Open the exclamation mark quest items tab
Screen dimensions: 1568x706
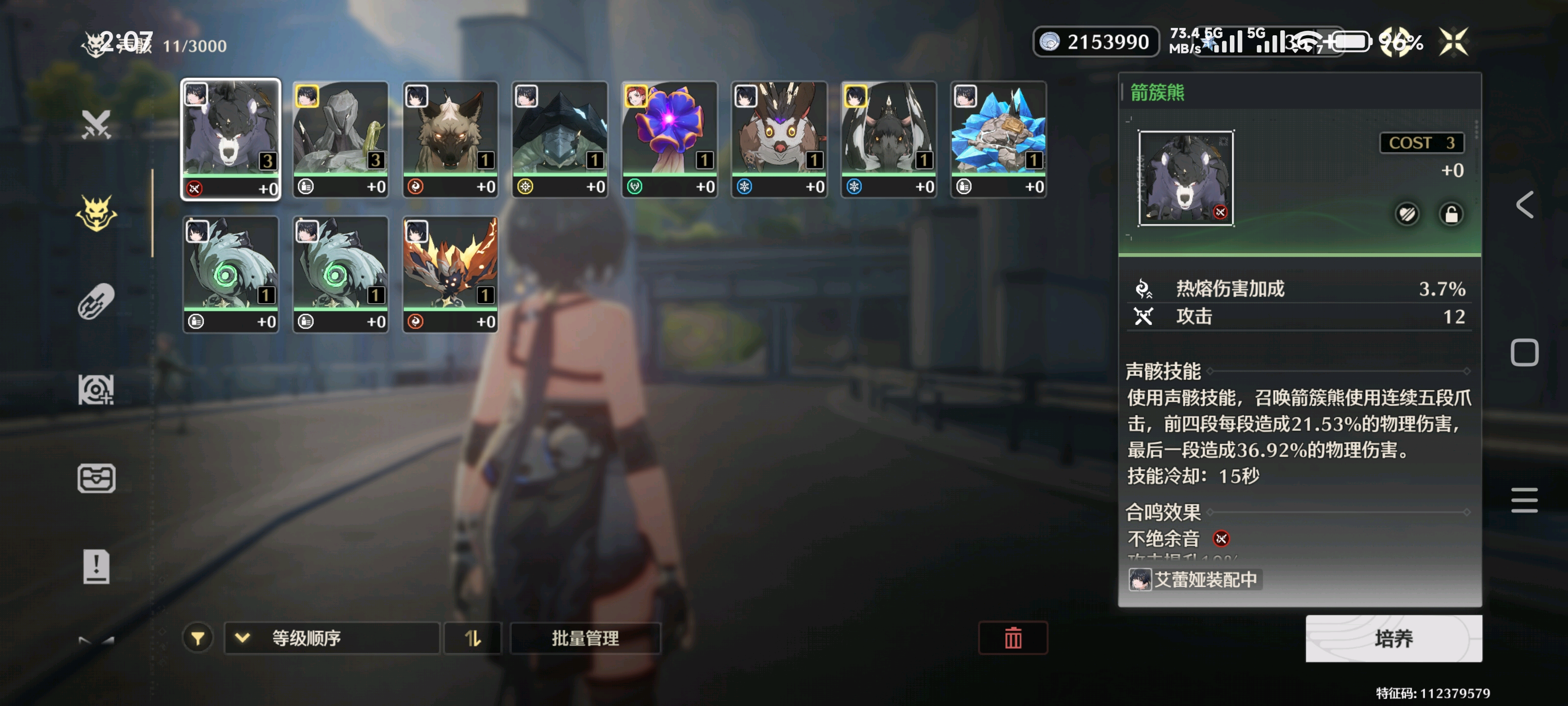pos(96,566)
